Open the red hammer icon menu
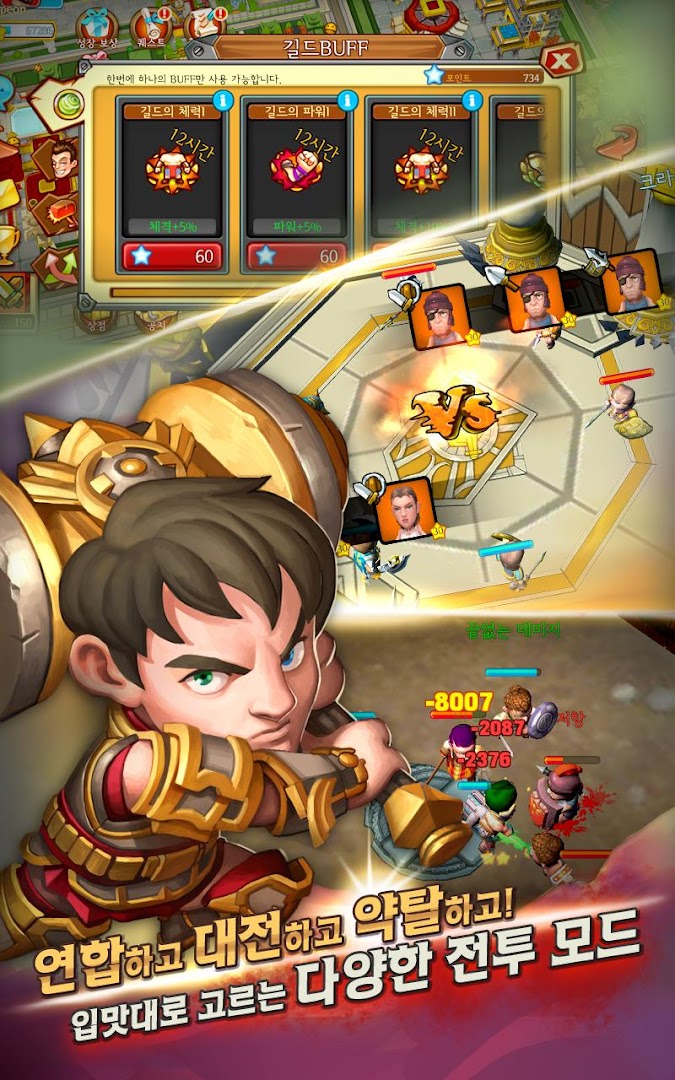The image size is (675, 1080). [56, 213]
